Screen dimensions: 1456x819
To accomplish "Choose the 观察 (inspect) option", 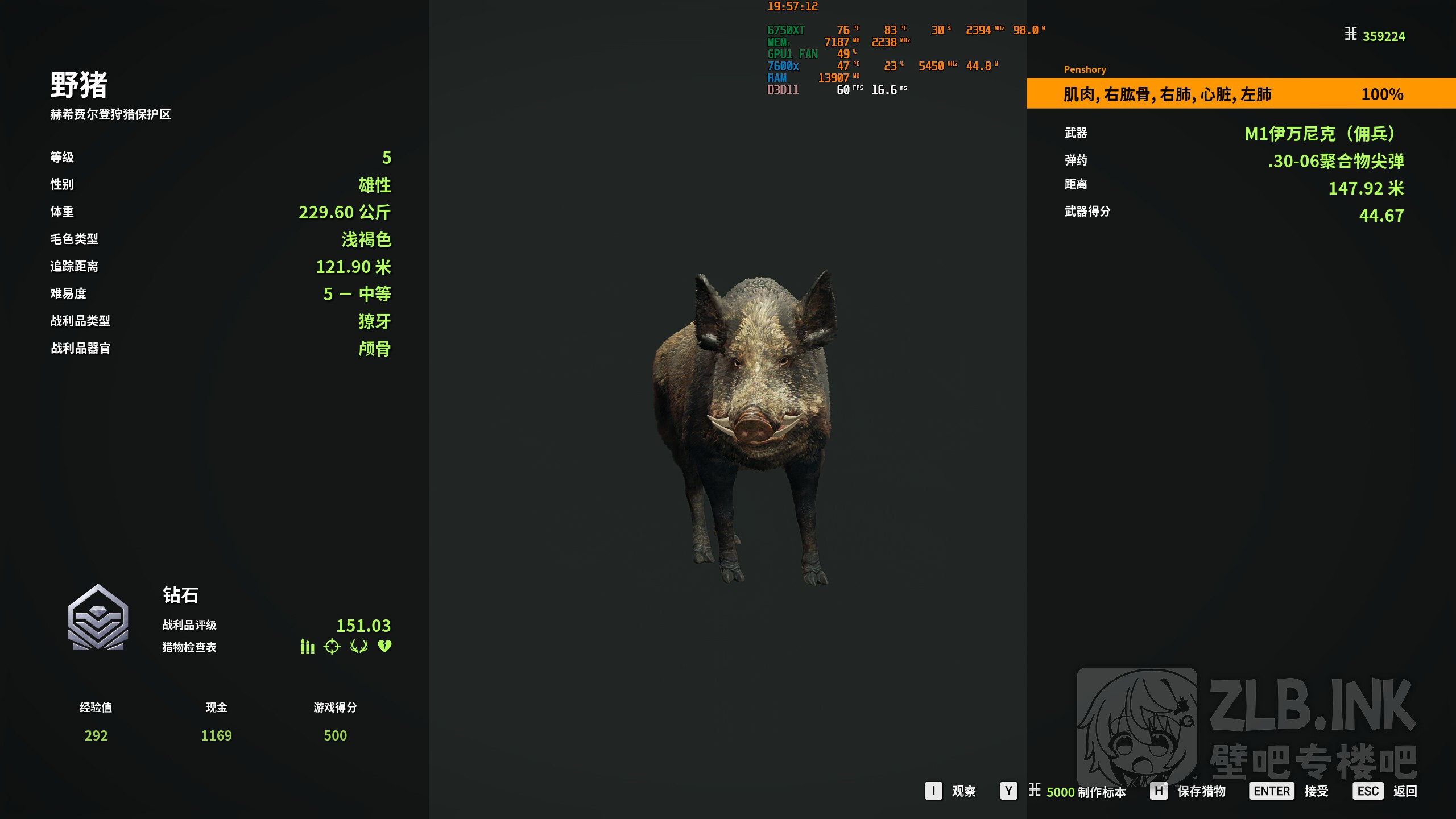I will (x=950, y=791).
